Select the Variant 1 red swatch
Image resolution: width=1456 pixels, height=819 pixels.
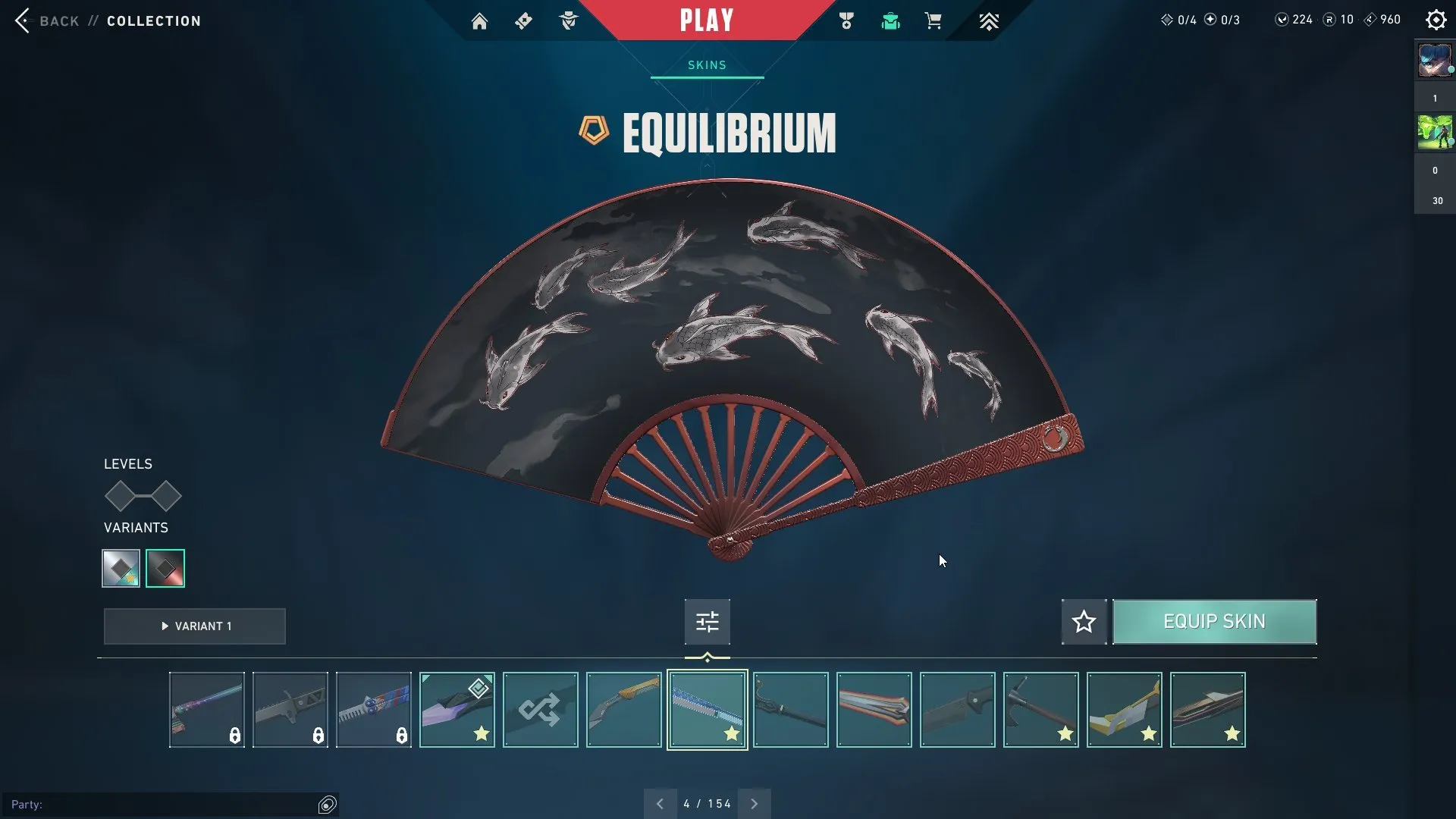tap(165, 567)
